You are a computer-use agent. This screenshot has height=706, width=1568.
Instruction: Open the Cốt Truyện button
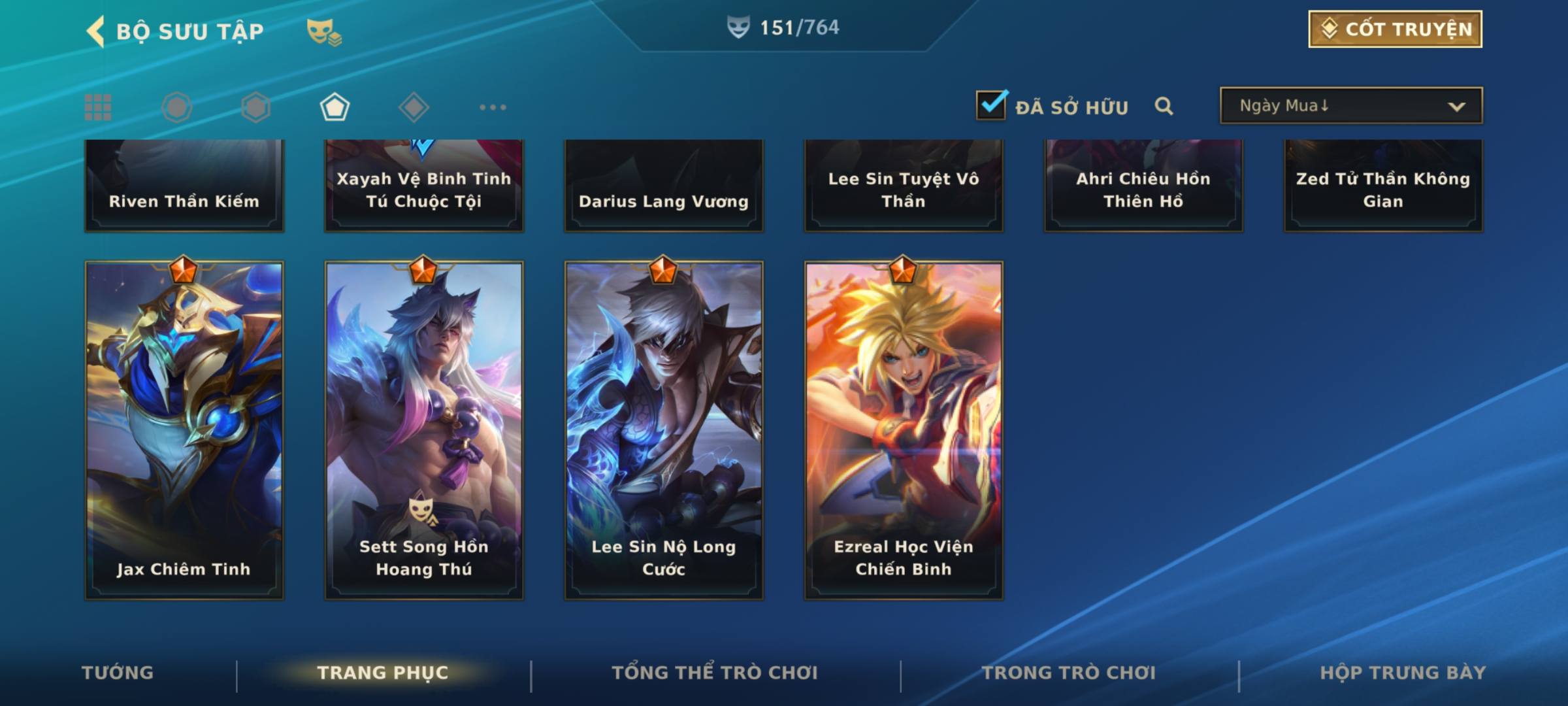click(x=1395, y=29)
